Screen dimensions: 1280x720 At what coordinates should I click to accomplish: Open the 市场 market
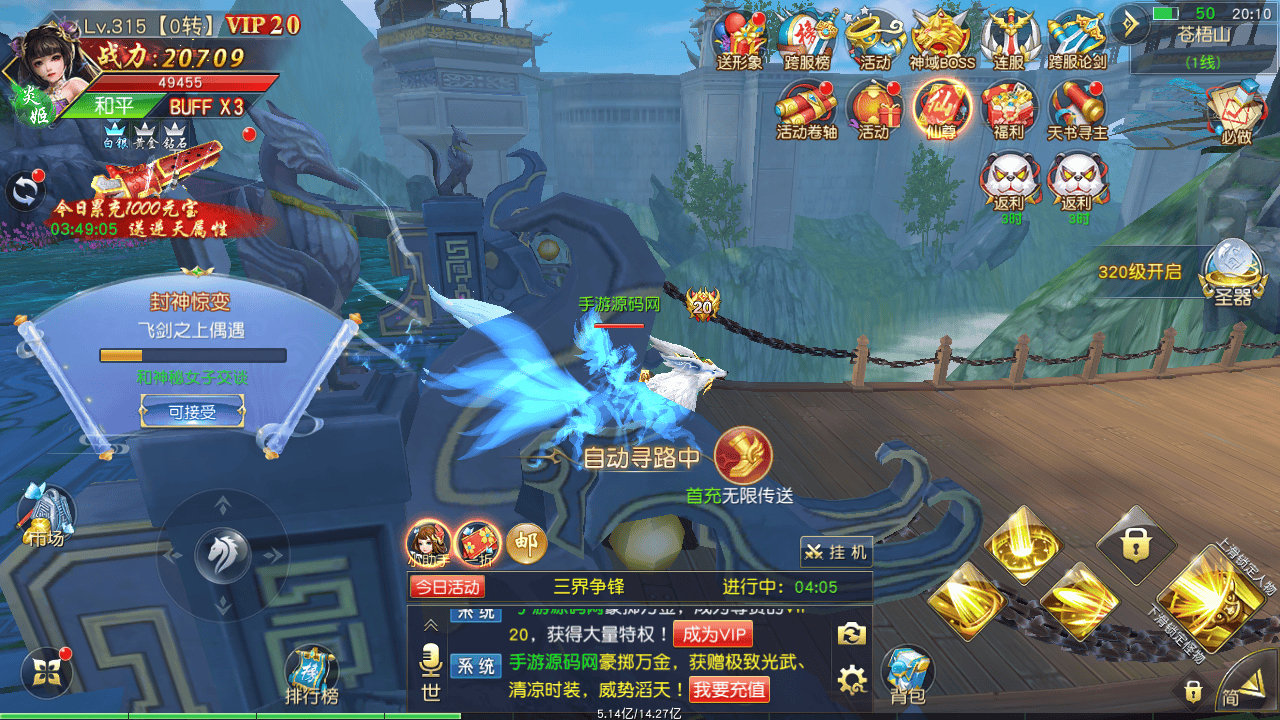46,515
